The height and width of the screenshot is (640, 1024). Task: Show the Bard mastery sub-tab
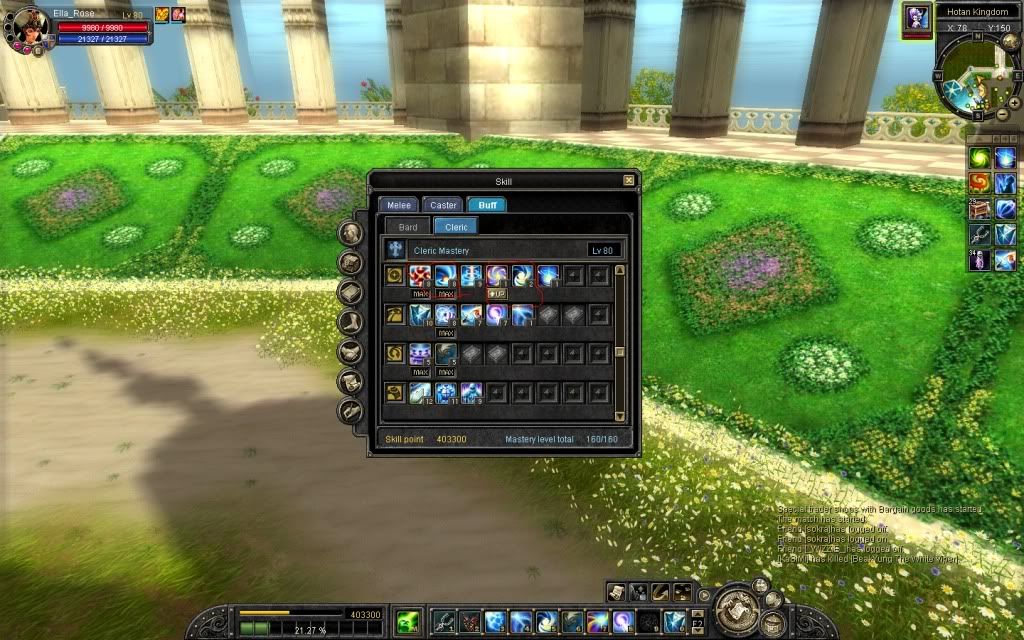[x=408, y=227]
